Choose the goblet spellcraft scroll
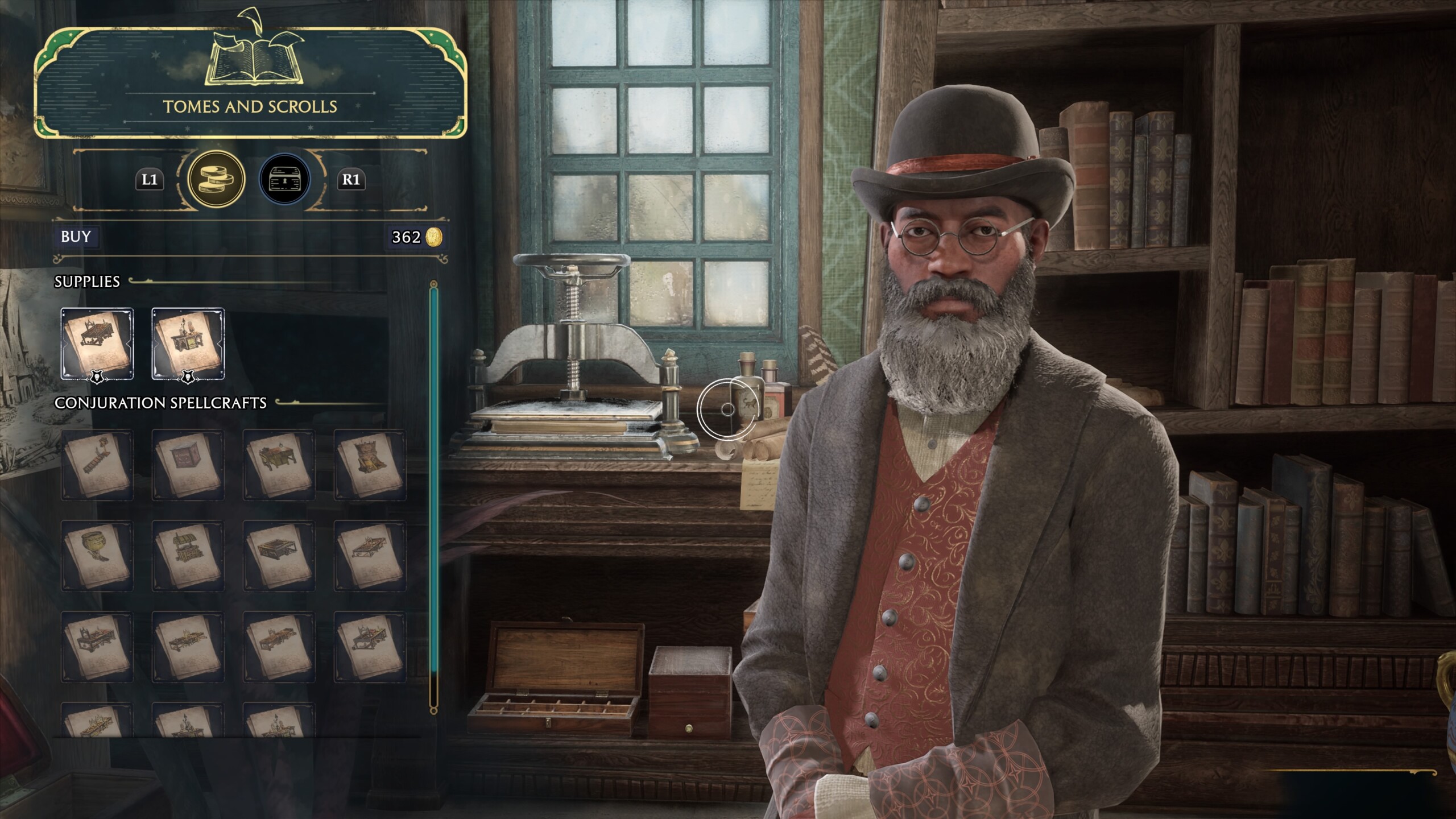Screen dimensions: 1456x819 (x=97, y=556)
